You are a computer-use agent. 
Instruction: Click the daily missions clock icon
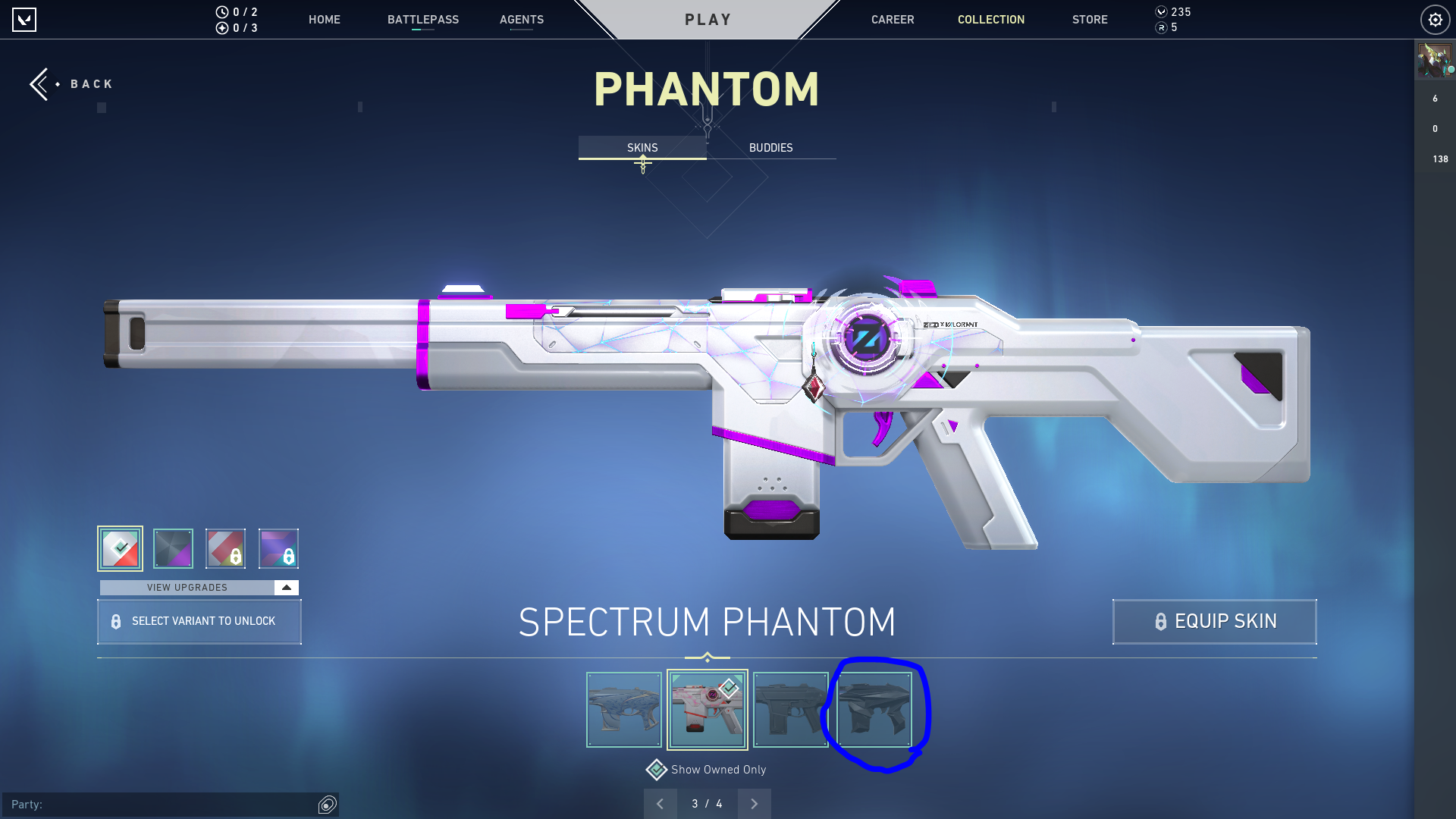(x=221, y=12)
